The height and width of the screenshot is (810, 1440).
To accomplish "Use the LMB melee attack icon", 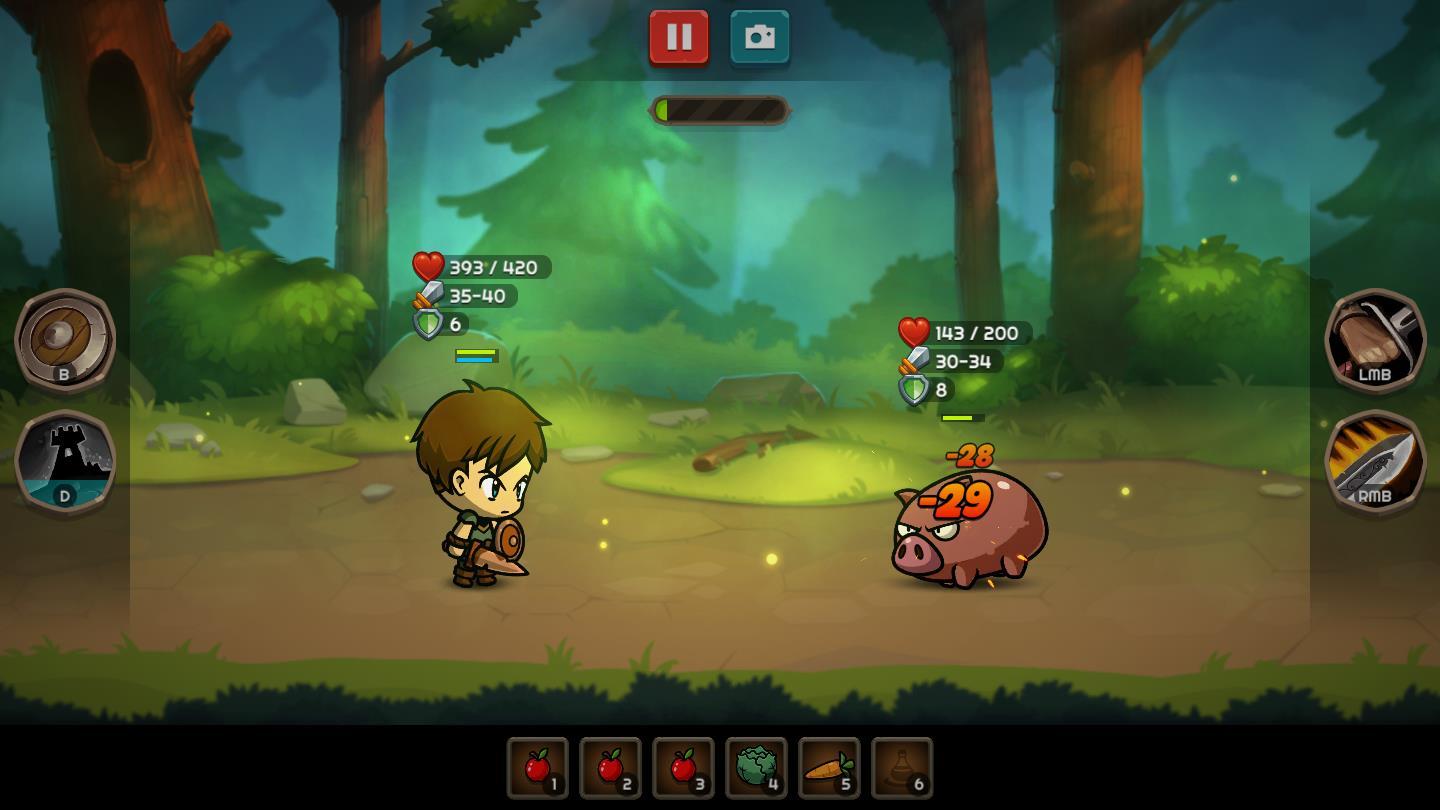I will click(x=1376, y=341).
